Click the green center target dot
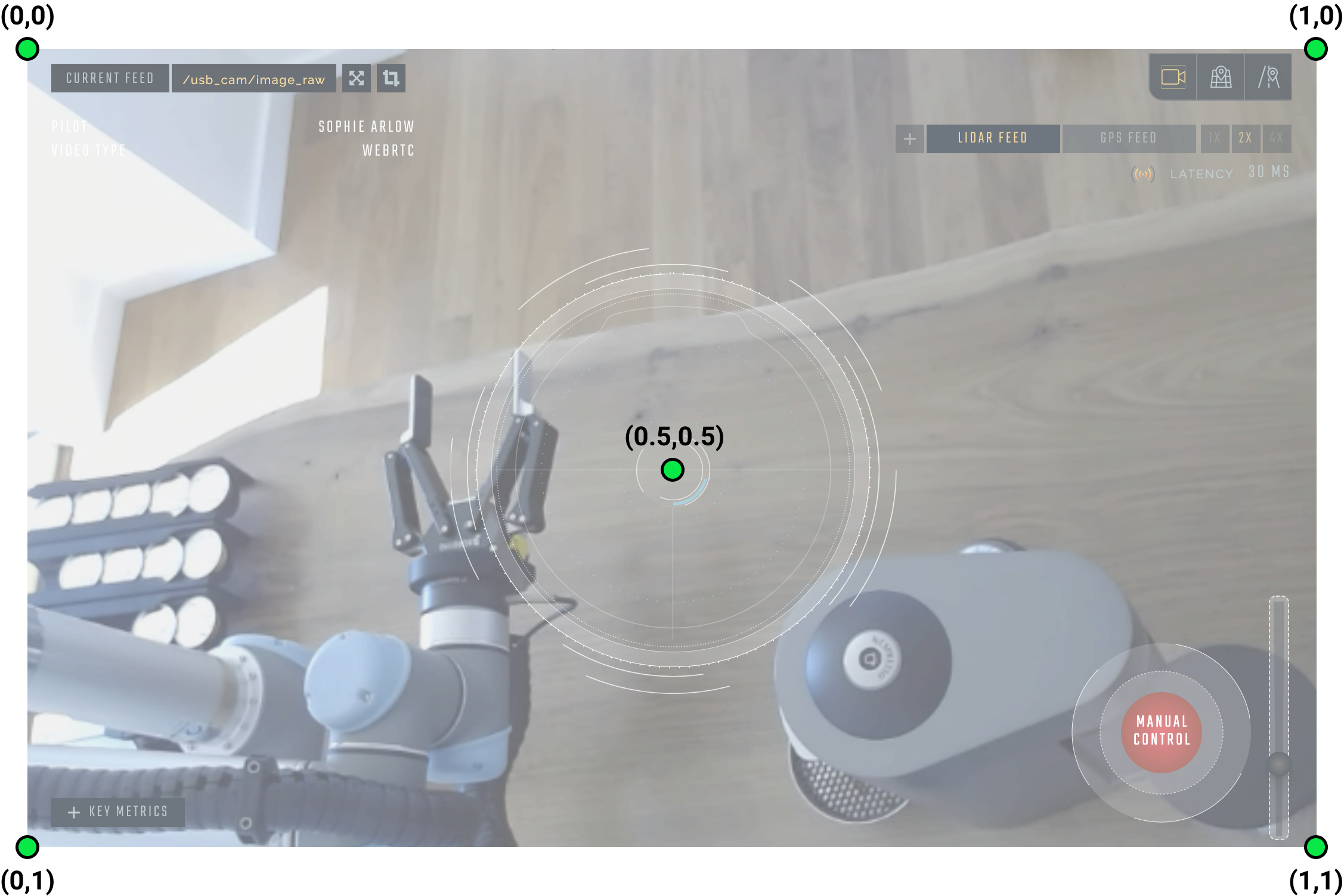 pos(672,470)
